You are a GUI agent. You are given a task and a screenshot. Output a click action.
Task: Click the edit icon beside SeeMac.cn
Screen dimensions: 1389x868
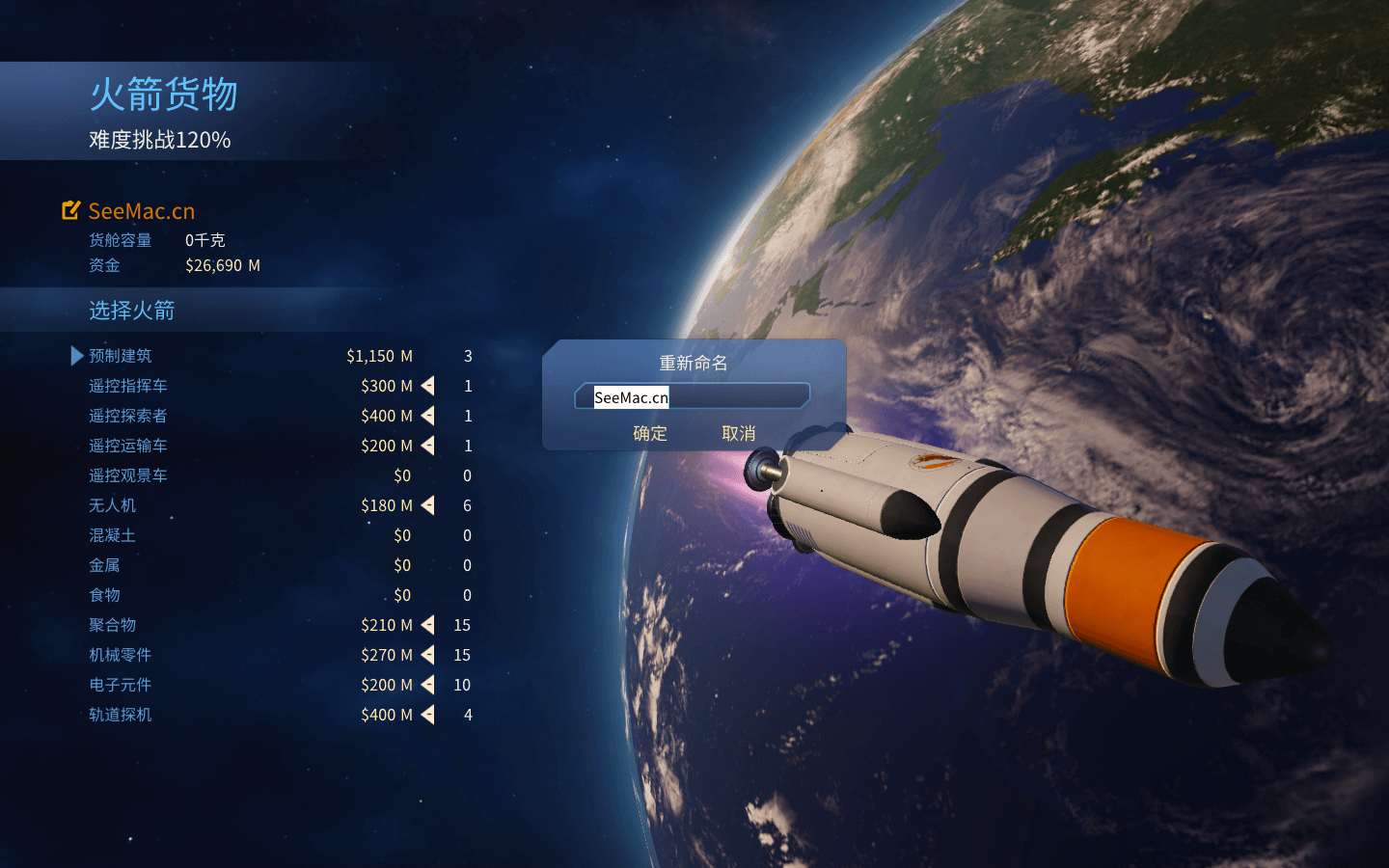(71, 210)
